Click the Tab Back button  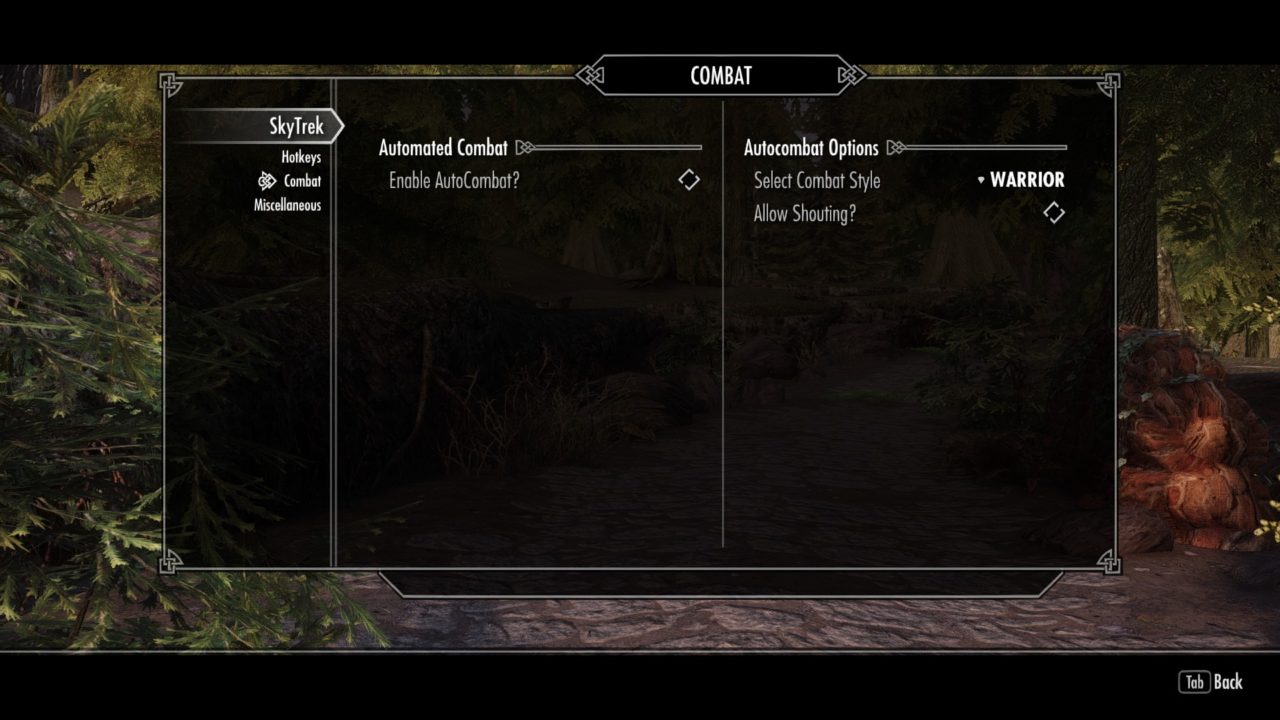(1210, 682)
